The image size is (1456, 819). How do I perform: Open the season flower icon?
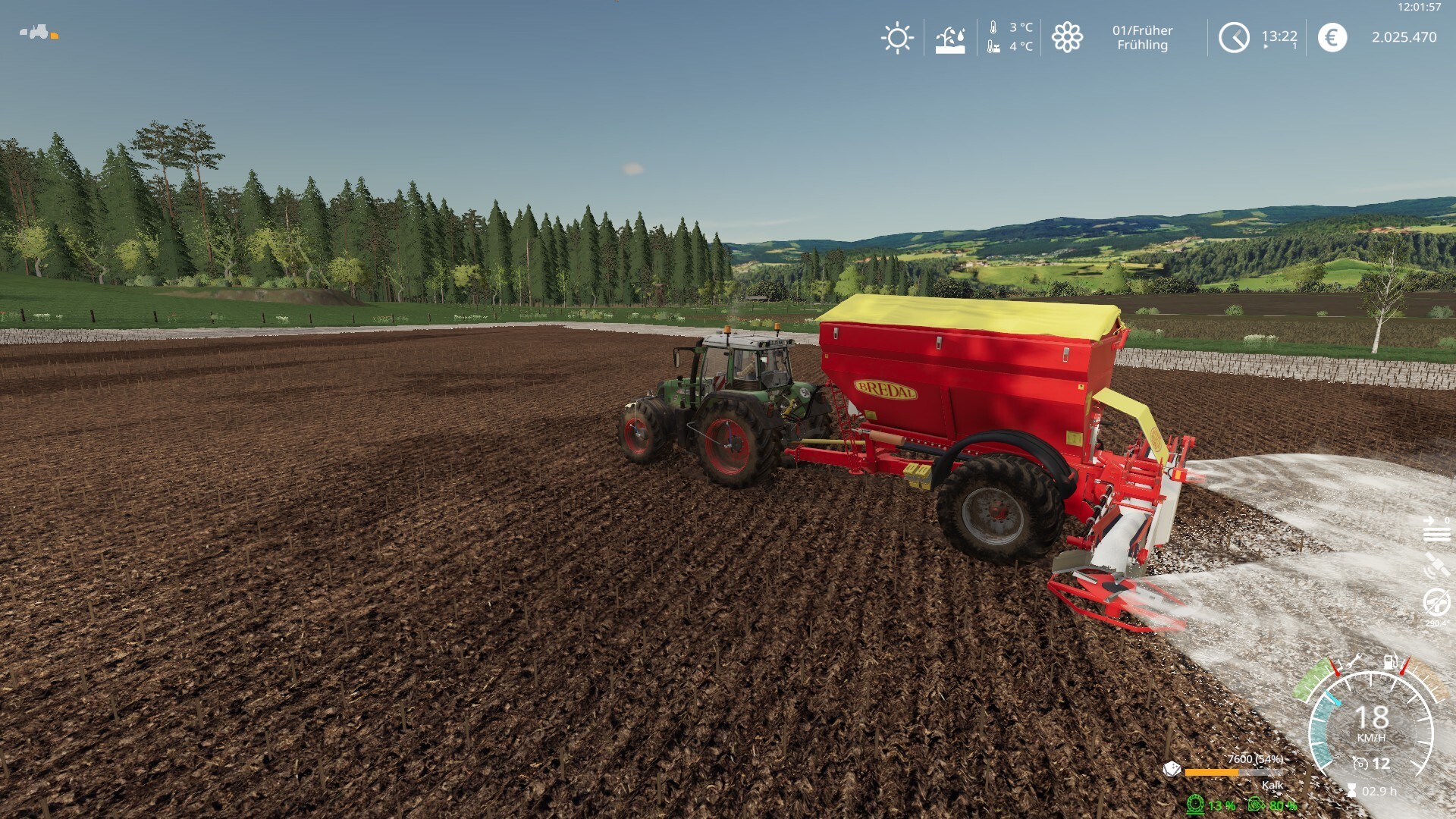pyautogui.click(x=1067, y=37)
